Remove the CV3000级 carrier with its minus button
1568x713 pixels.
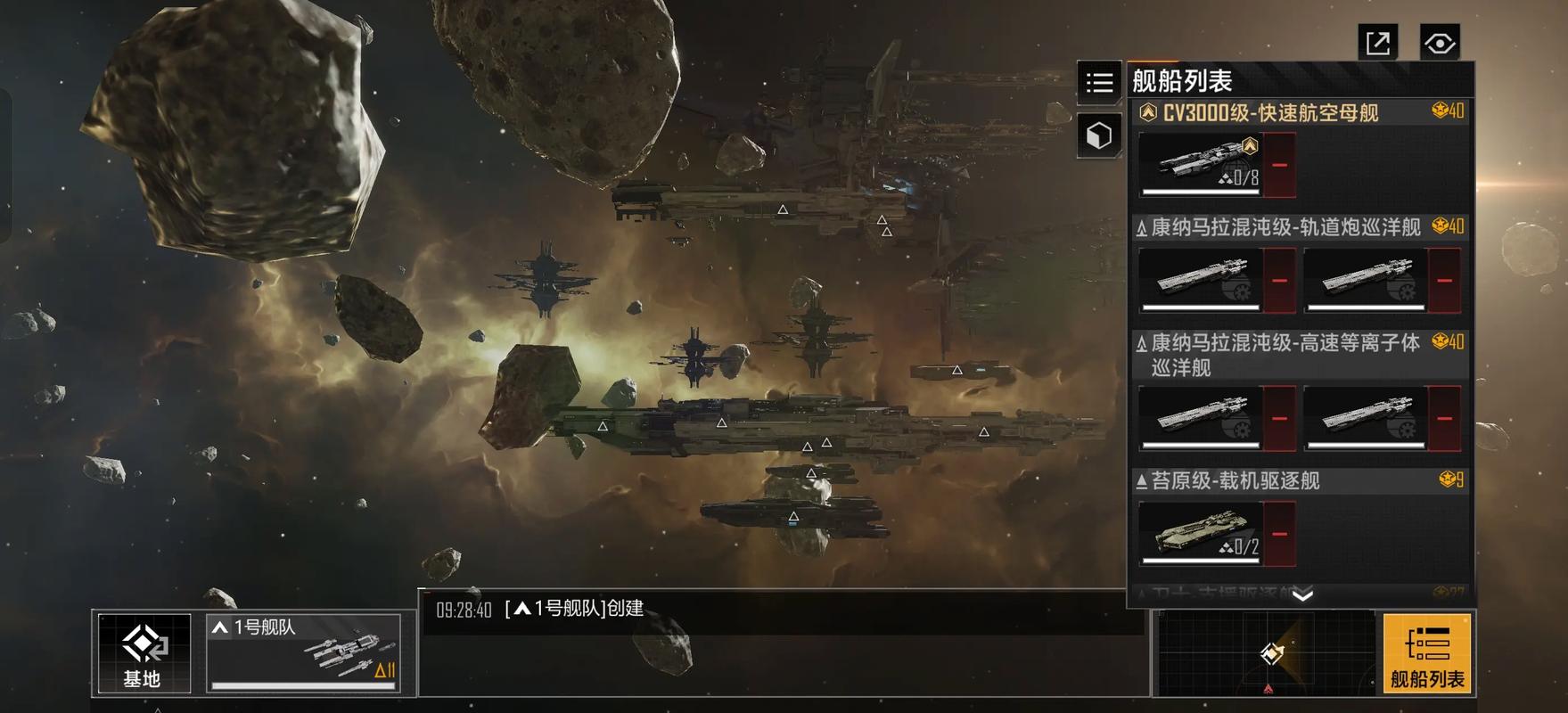[1279, 165]
